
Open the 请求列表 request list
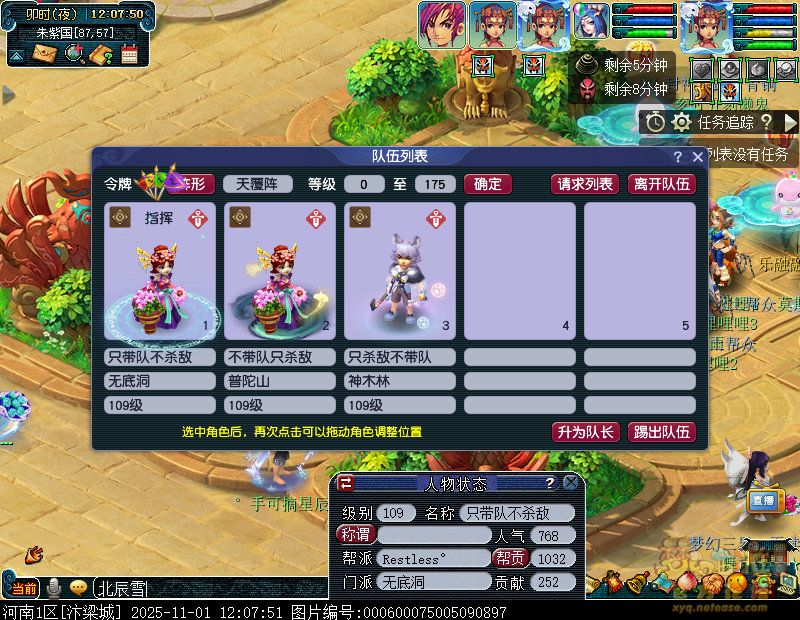pos(585,184)
